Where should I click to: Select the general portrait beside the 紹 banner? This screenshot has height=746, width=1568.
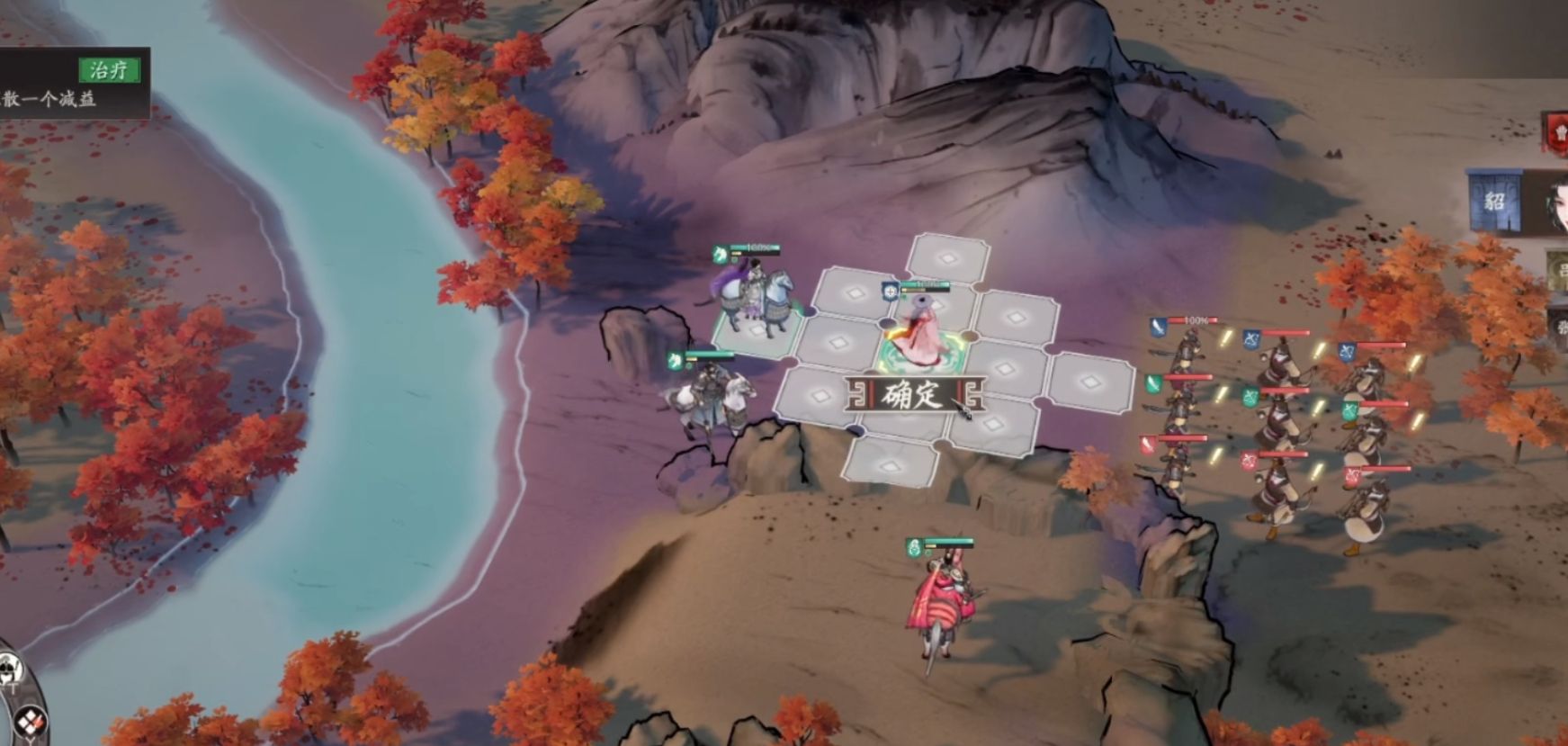click(1555, 203)
